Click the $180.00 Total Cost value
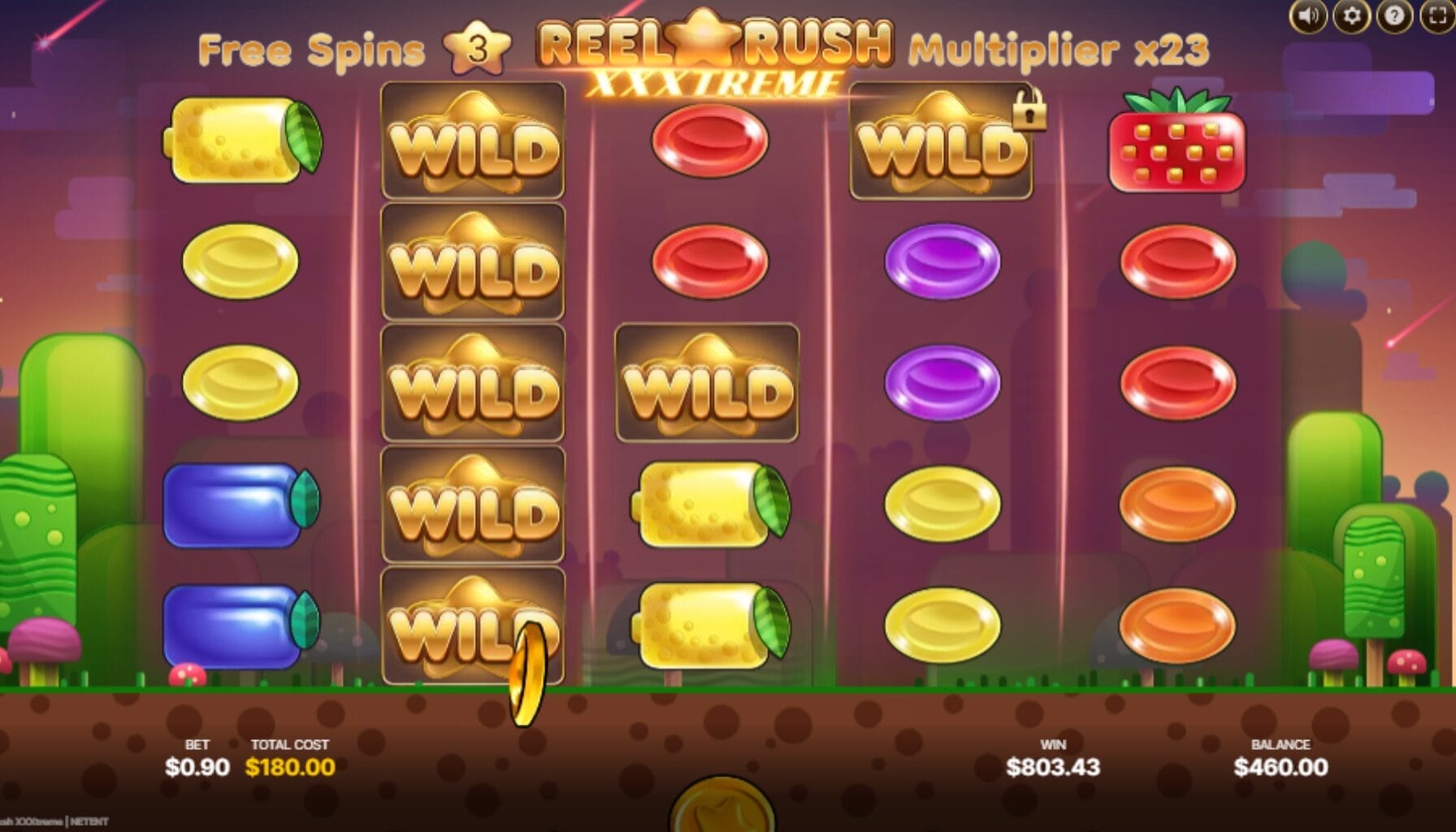Image resolution: width=1456 pixels, height=832 pixels. 289,765
